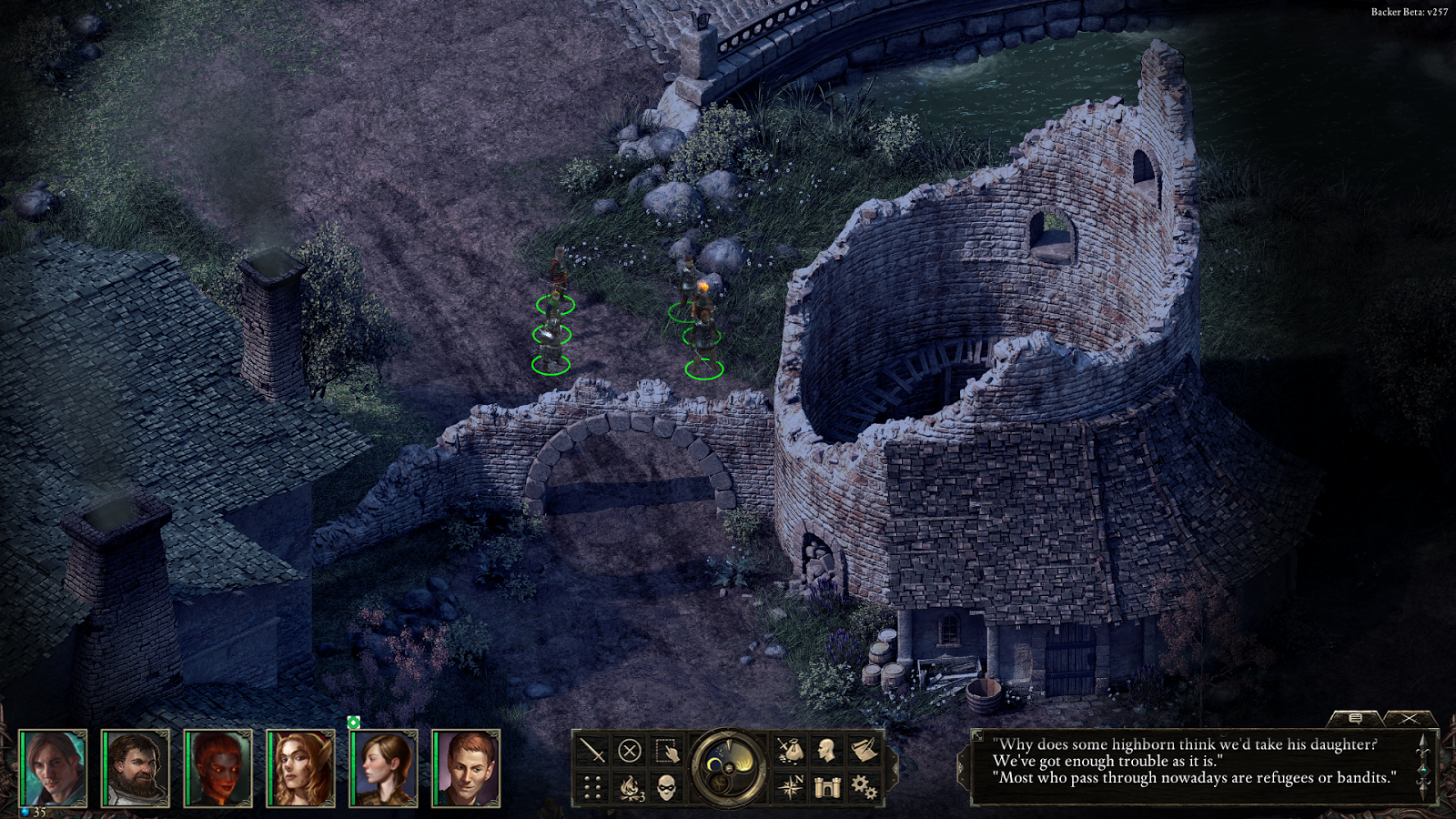Image resolution: width=1456 pixels, height=819 pixels.
Task: Activate the sword attack command
Action: click(x=592, y=751)
